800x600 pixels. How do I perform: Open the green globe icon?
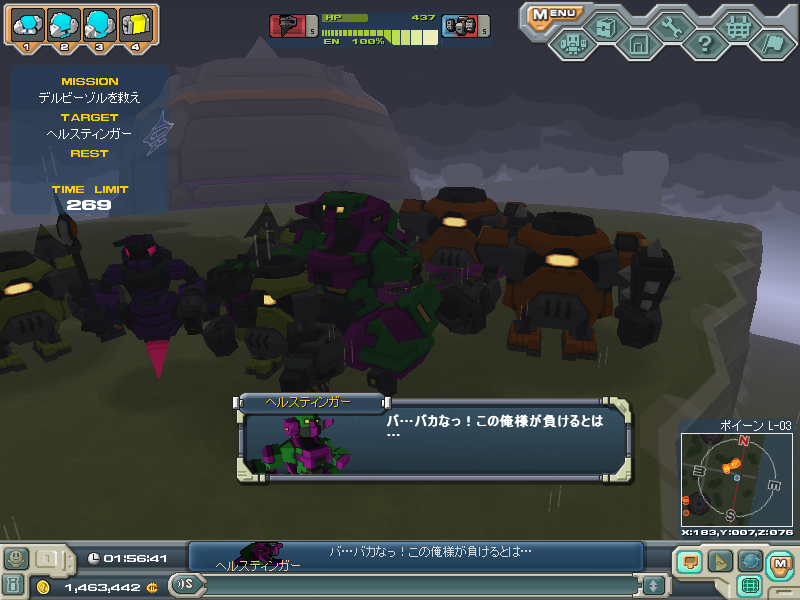click(749, 562)
